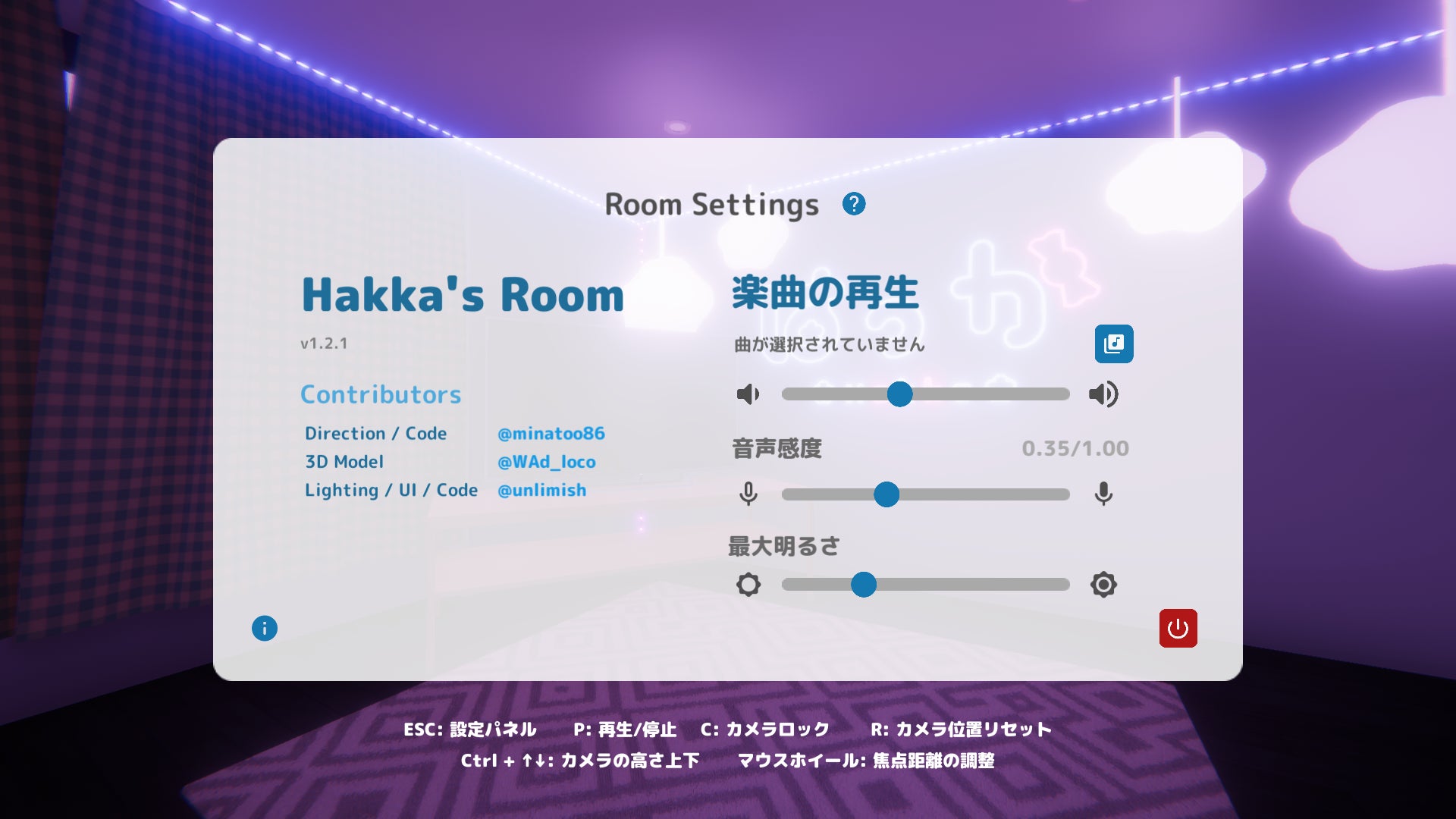
Task: Open @WAd_loco's contributor profile
Action: [x=545, y=462]
